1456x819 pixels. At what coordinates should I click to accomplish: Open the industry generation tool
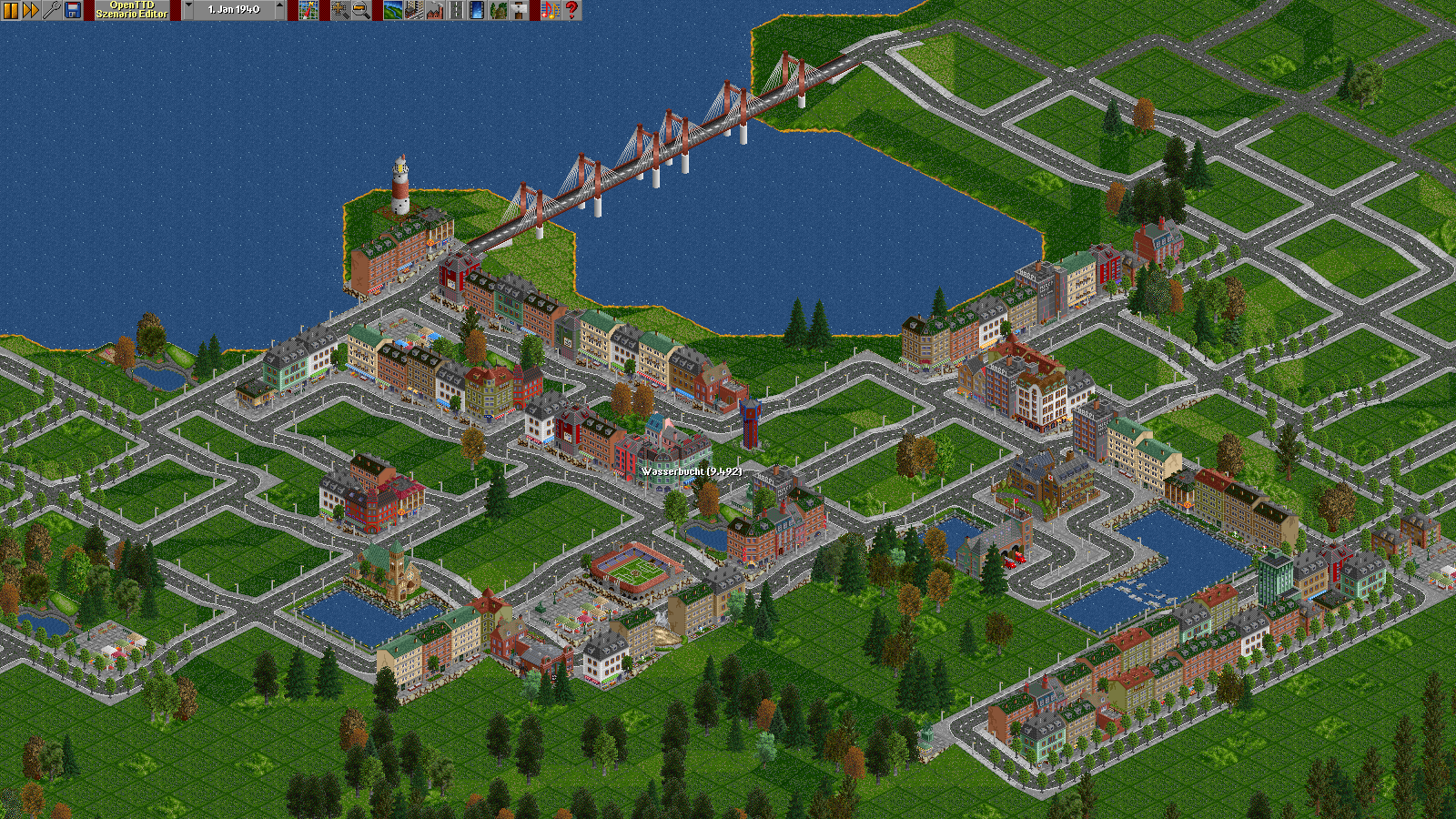click(435, 10)
